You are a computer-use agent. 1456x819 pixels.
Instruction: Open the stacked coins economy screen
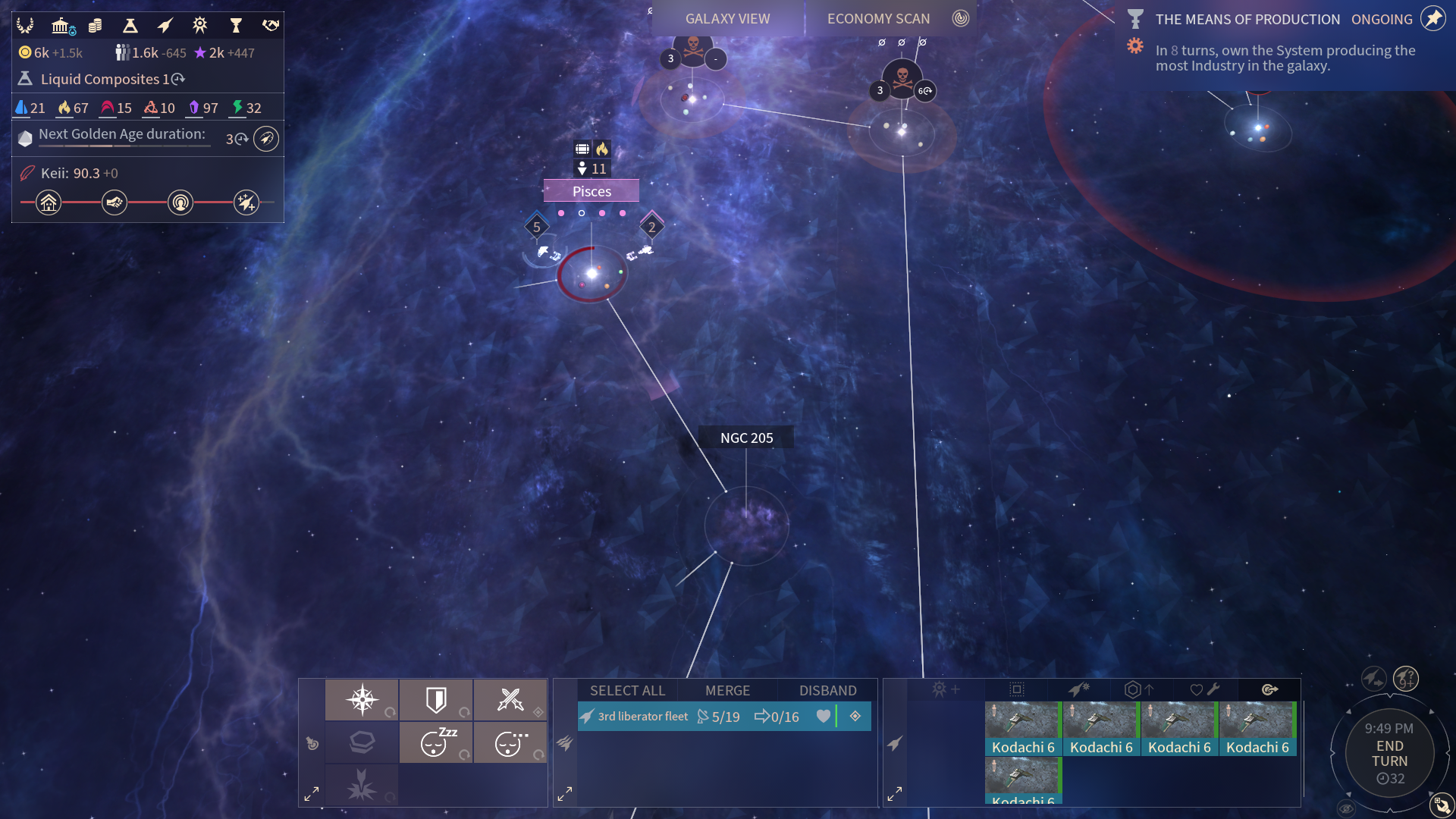point(96,27)
